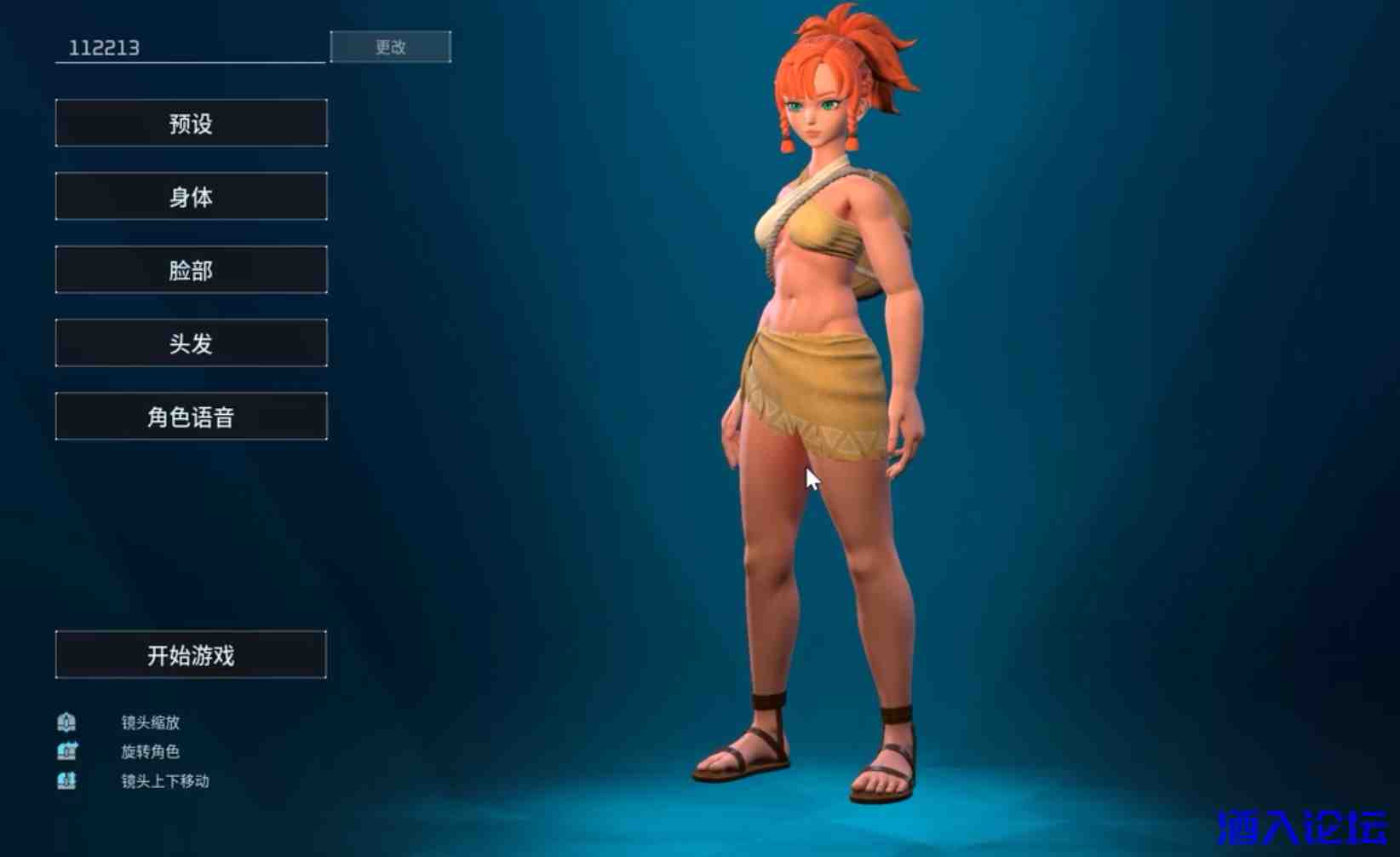Open the 头发 hair customization section
Screen dimensions: 1400x857
pyautogui.click(x=191, y=342)
